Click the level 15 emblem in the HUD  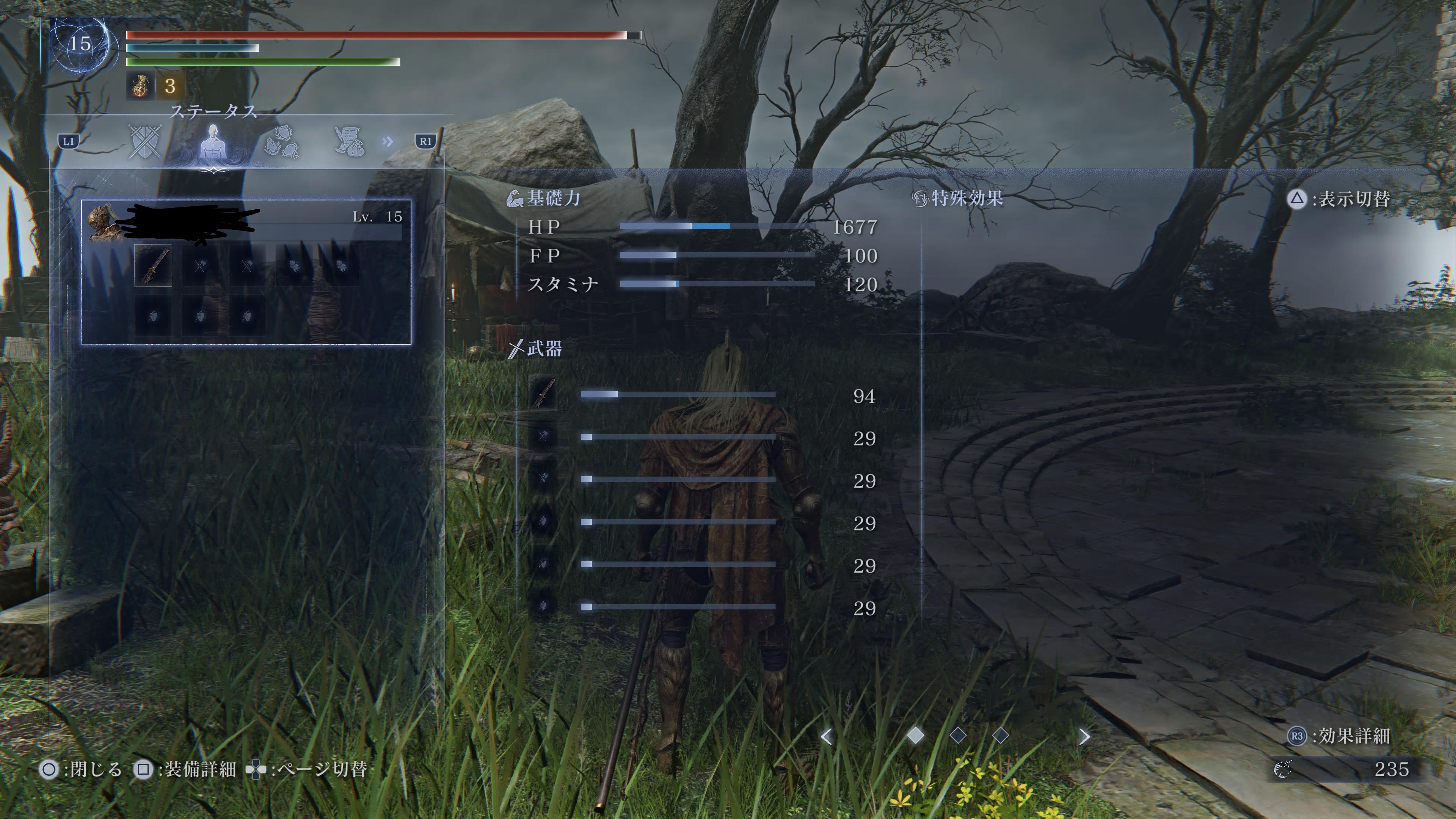tap(80, 44)
